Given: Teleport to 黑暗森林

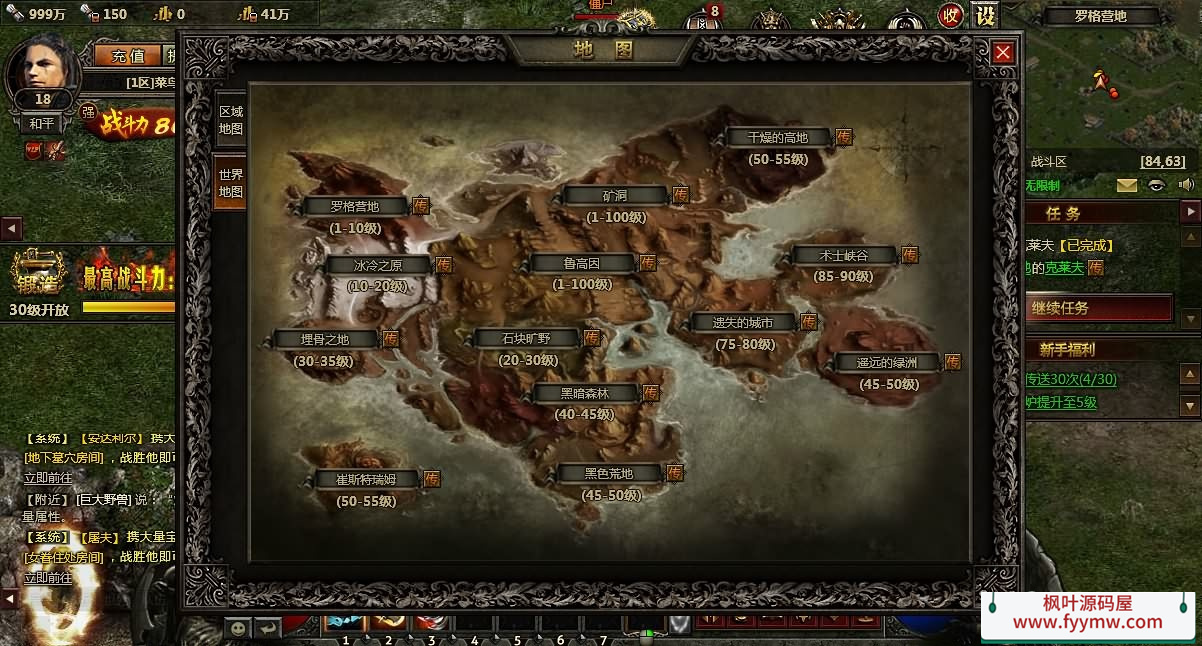Looking at the screenshot, I should click(x=651, y=393).
